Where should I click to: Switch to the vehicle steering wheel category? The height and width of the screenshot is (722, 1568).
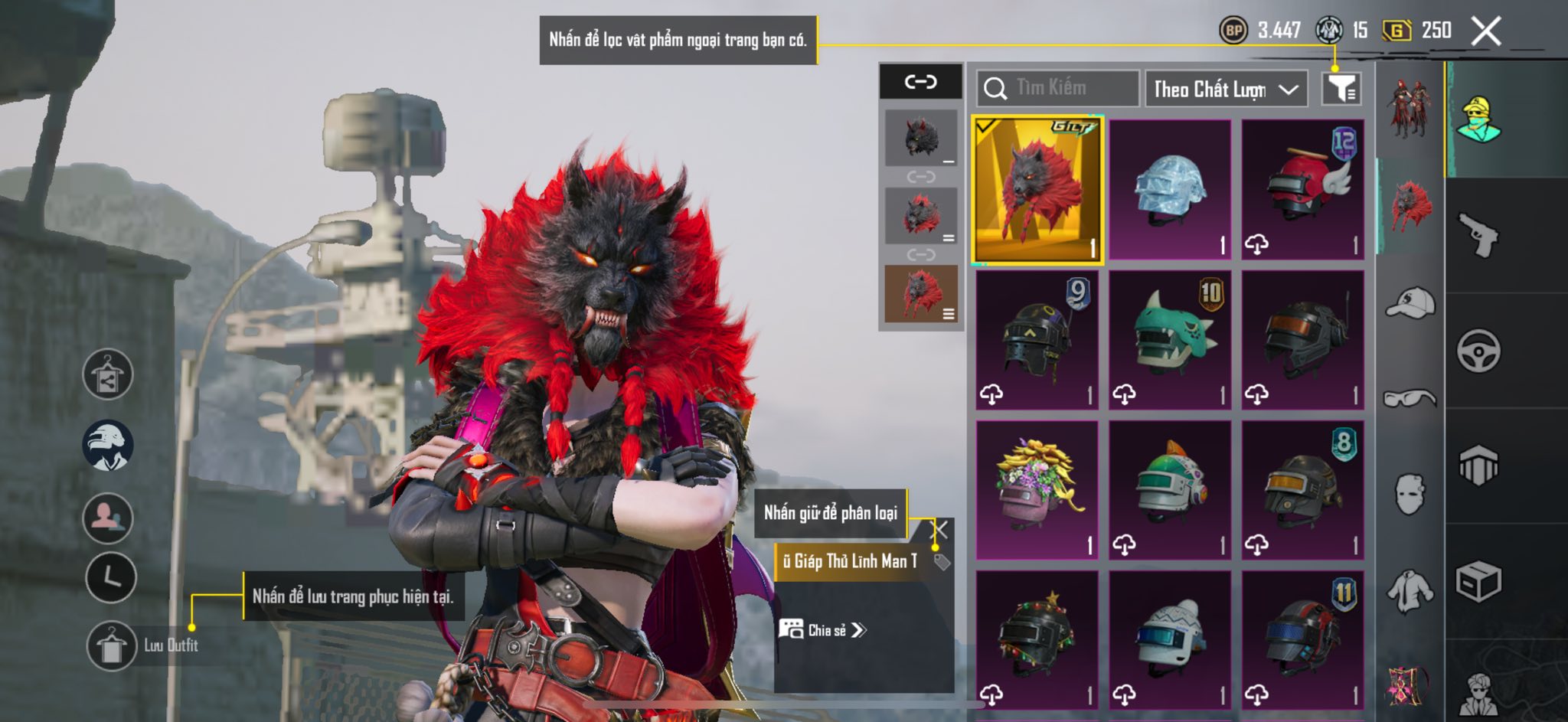coord(1478,351)
